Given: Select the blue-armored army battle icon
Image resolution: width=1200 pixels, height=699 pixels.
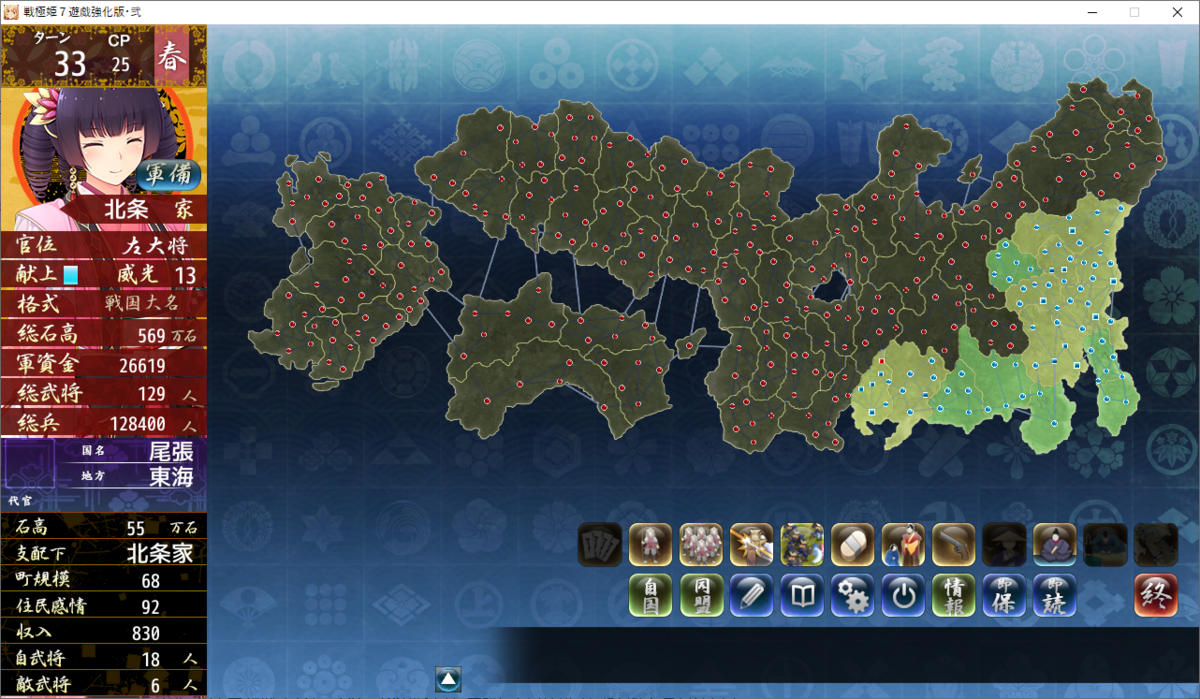Looking at the screenshot, I should [x=802, y=545].
